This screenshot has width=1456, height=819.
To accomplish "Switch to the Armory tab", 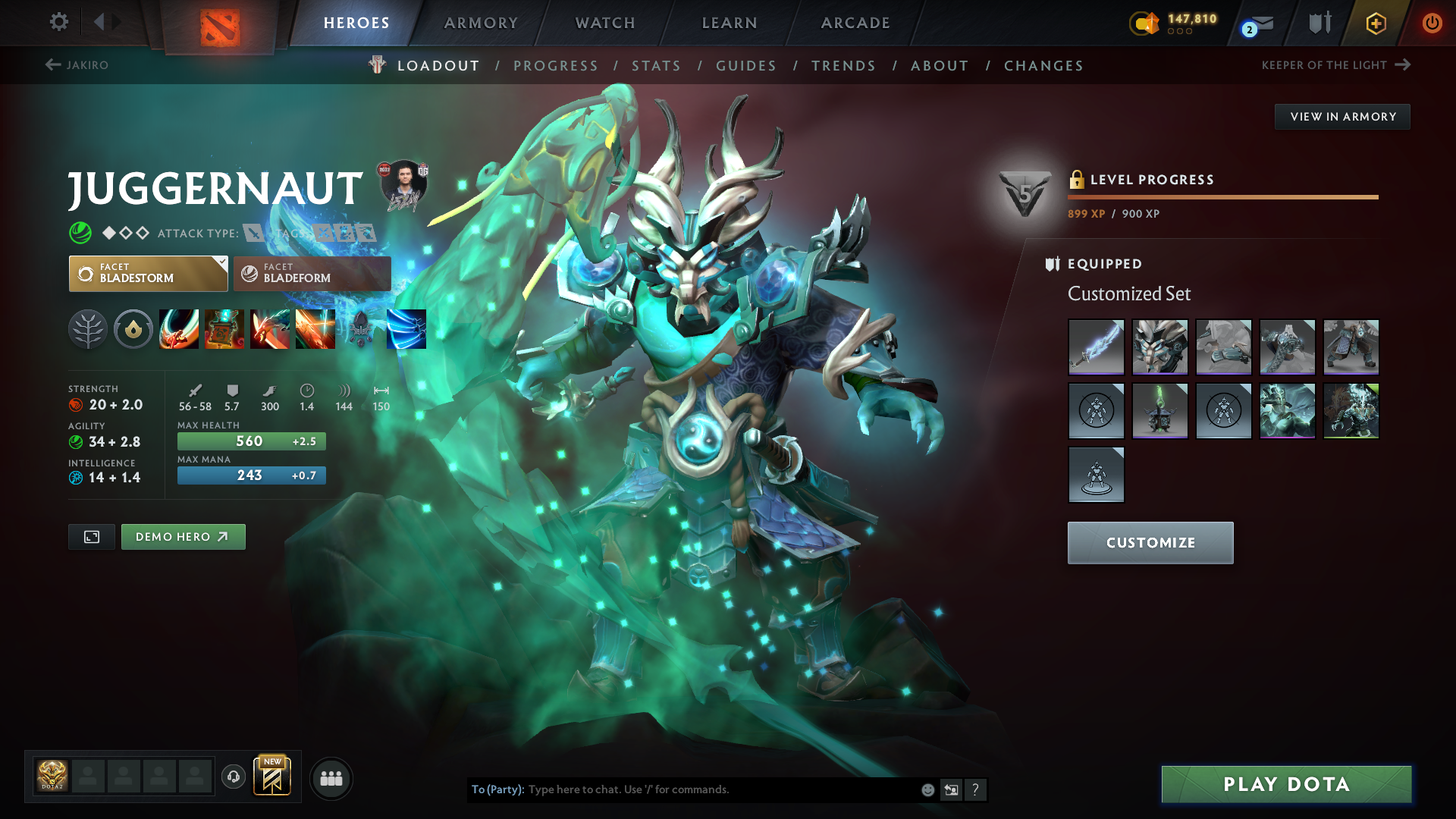I will point(481,23).
